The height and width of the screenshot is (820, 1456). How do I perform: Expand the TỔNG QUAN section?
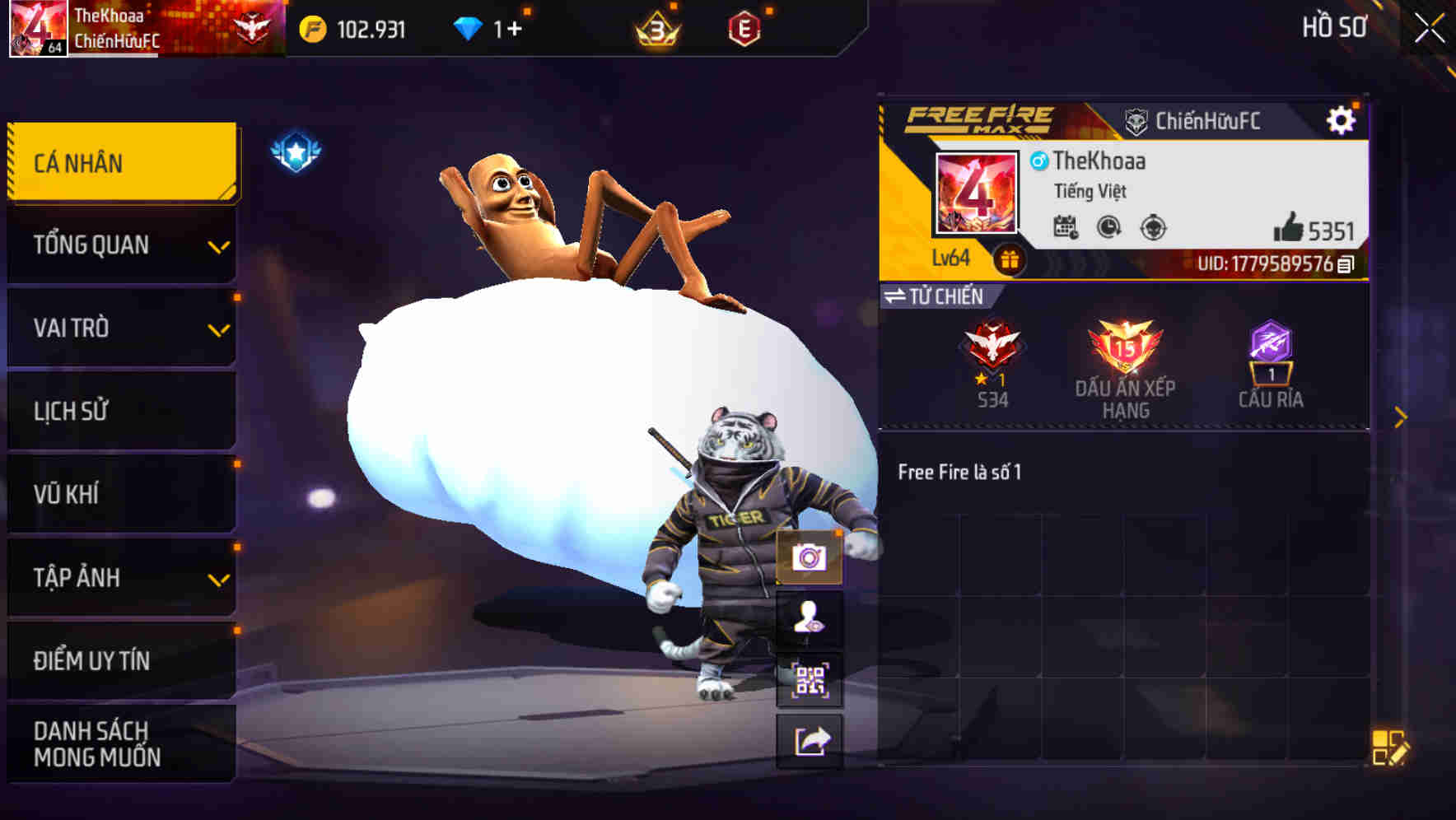[x=120, y=245]
